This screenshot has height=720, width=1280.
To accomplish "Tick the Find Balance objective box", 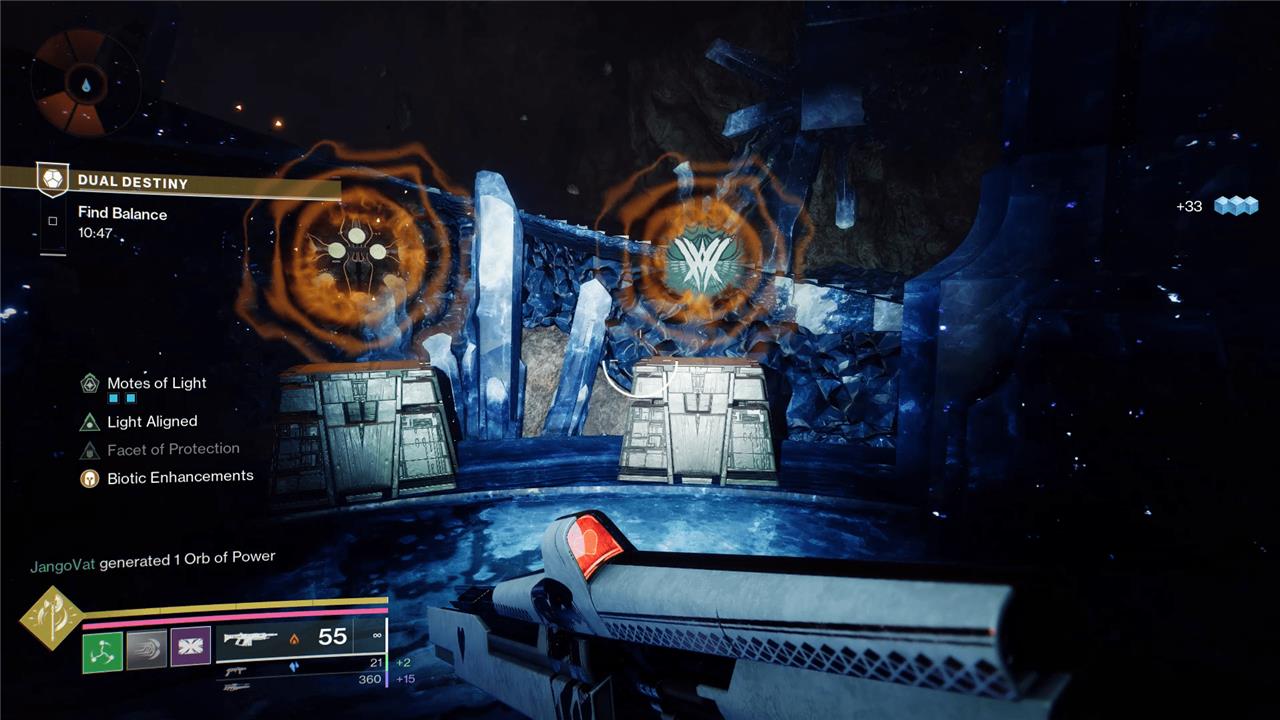I will [x=53, y=221].
